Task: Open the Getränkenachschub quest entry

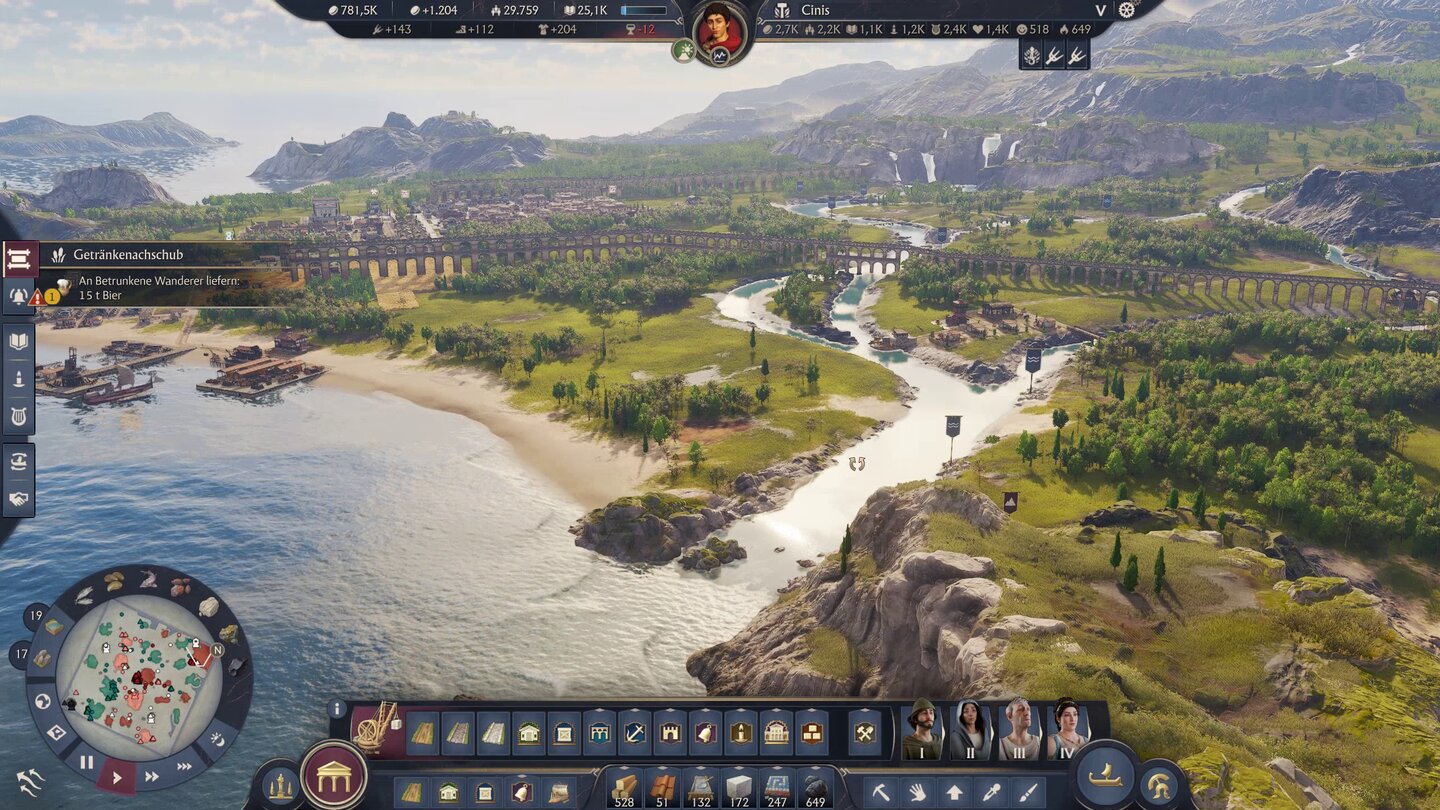Action: pyautogui.click(x=127, y=255)
